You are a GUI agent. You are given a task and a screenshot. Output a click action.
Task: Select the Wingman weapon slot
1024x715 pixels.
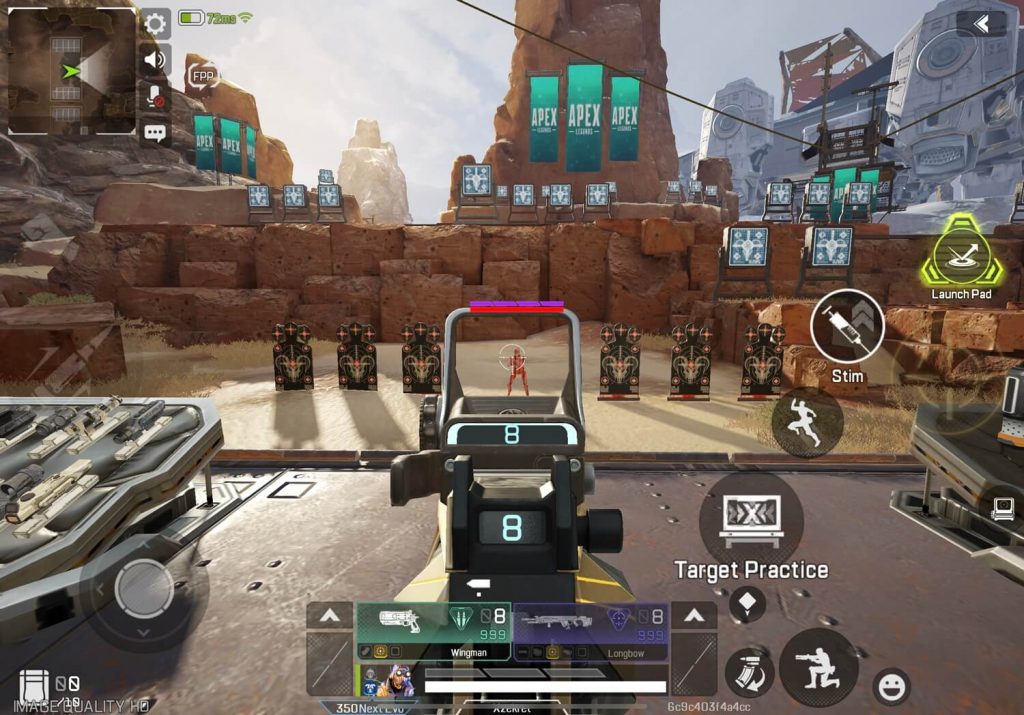433,631
